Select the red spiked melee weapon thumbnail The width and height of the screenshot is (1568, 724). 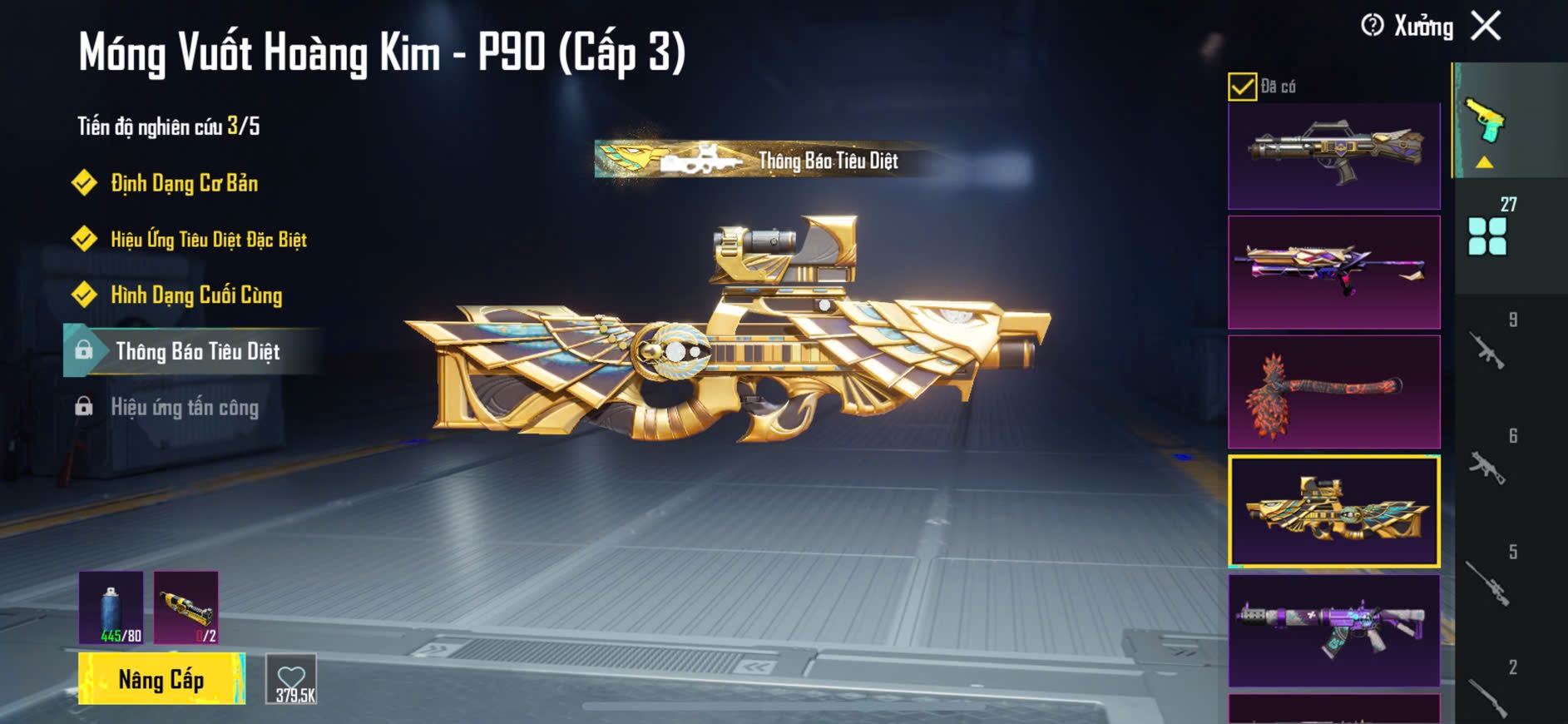click(x=1333, y=392)
